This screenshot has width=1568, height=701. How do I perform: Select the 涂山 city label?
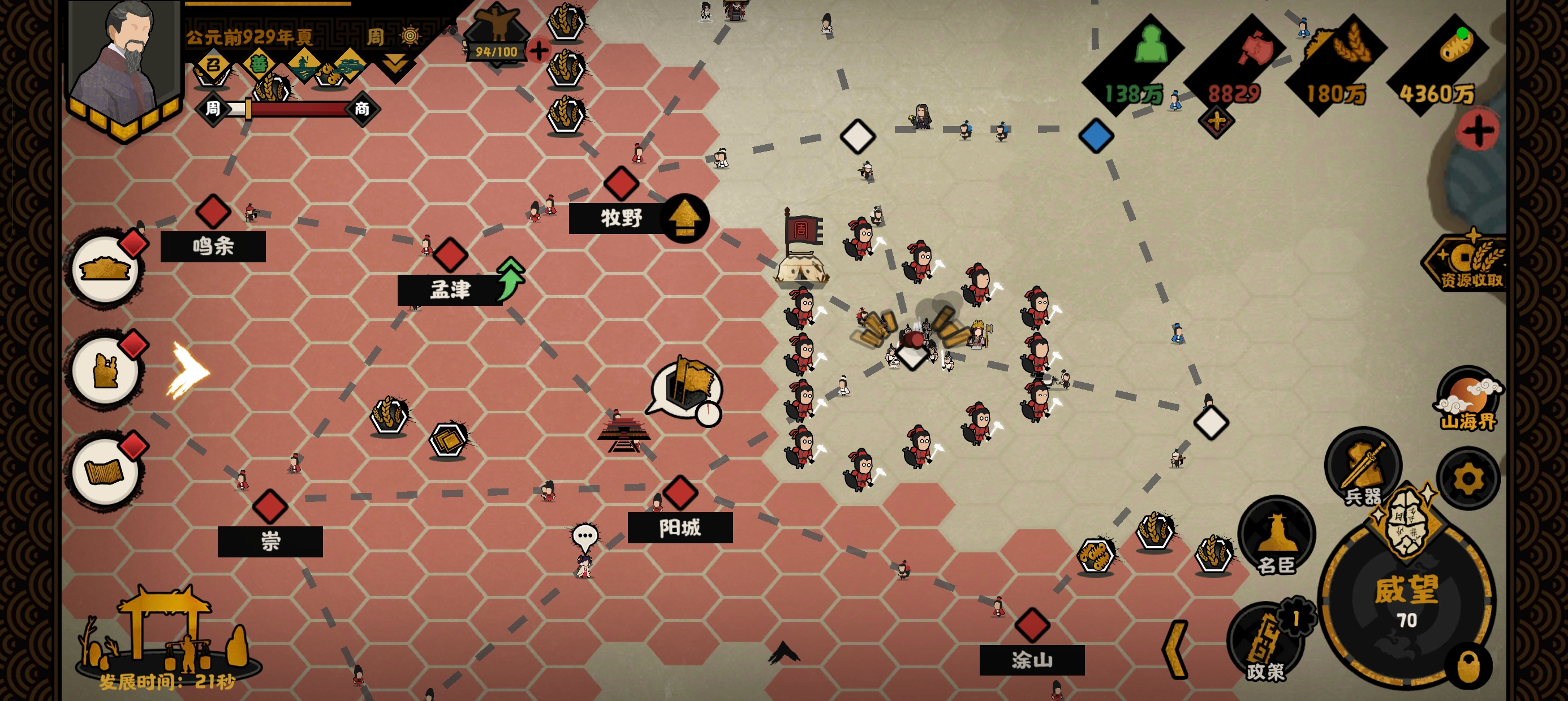[1032, 660]
